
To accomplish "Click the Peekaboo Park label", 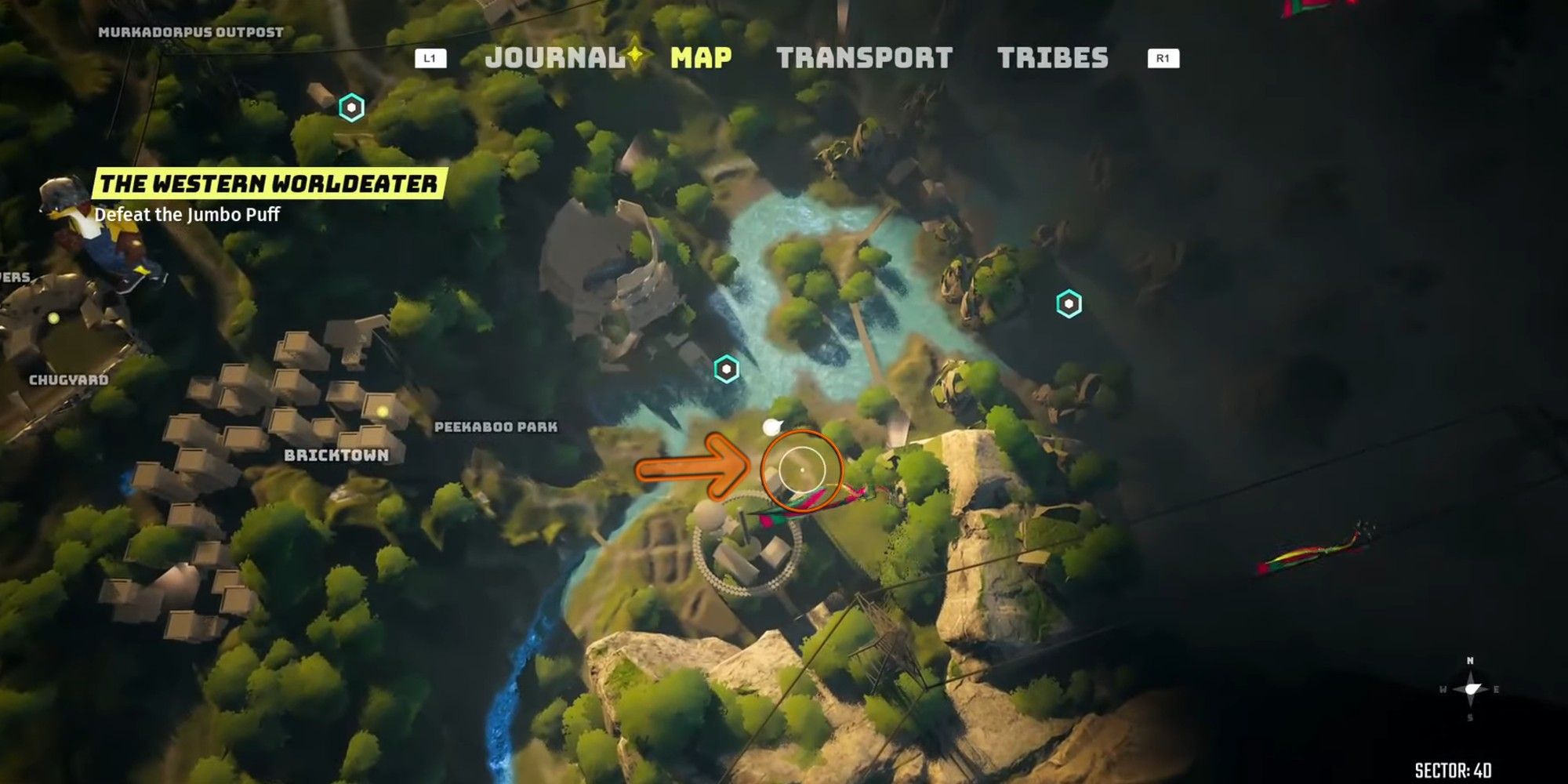I will coord(495,428).
